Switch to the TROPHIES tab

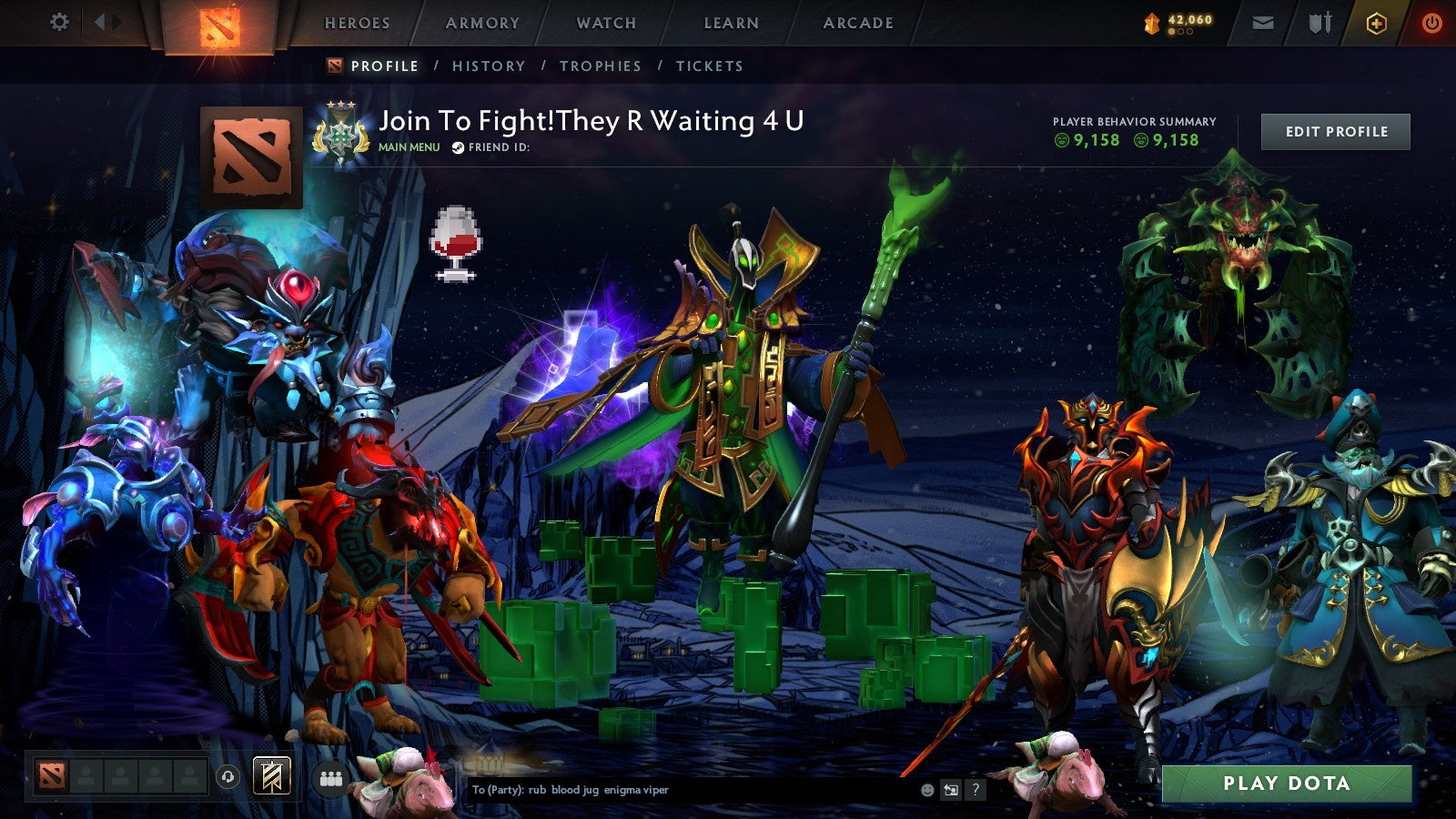click(x=602, y=66)
